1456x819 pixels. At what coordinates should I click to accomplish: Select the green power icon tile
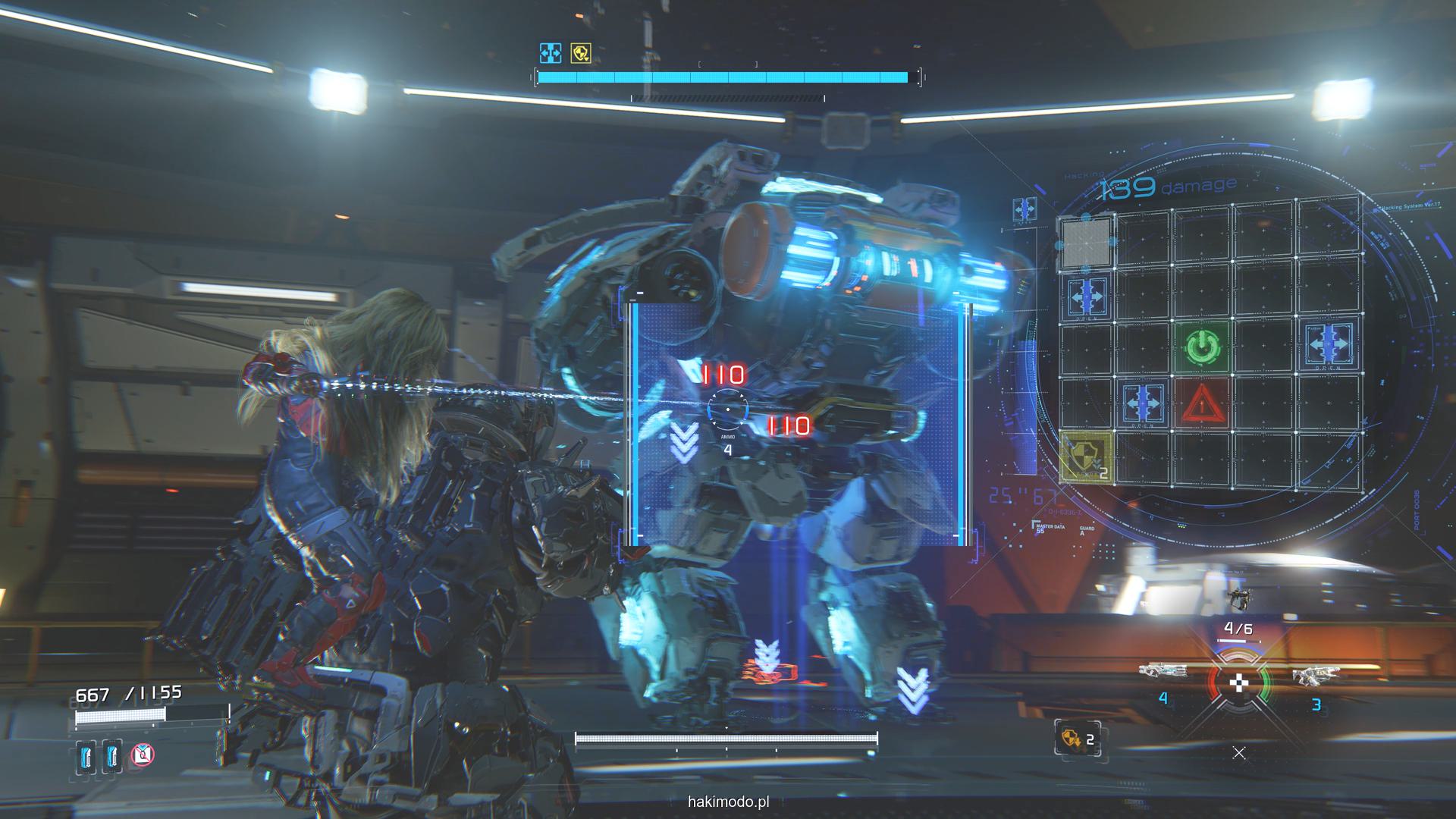point(1200,347)
